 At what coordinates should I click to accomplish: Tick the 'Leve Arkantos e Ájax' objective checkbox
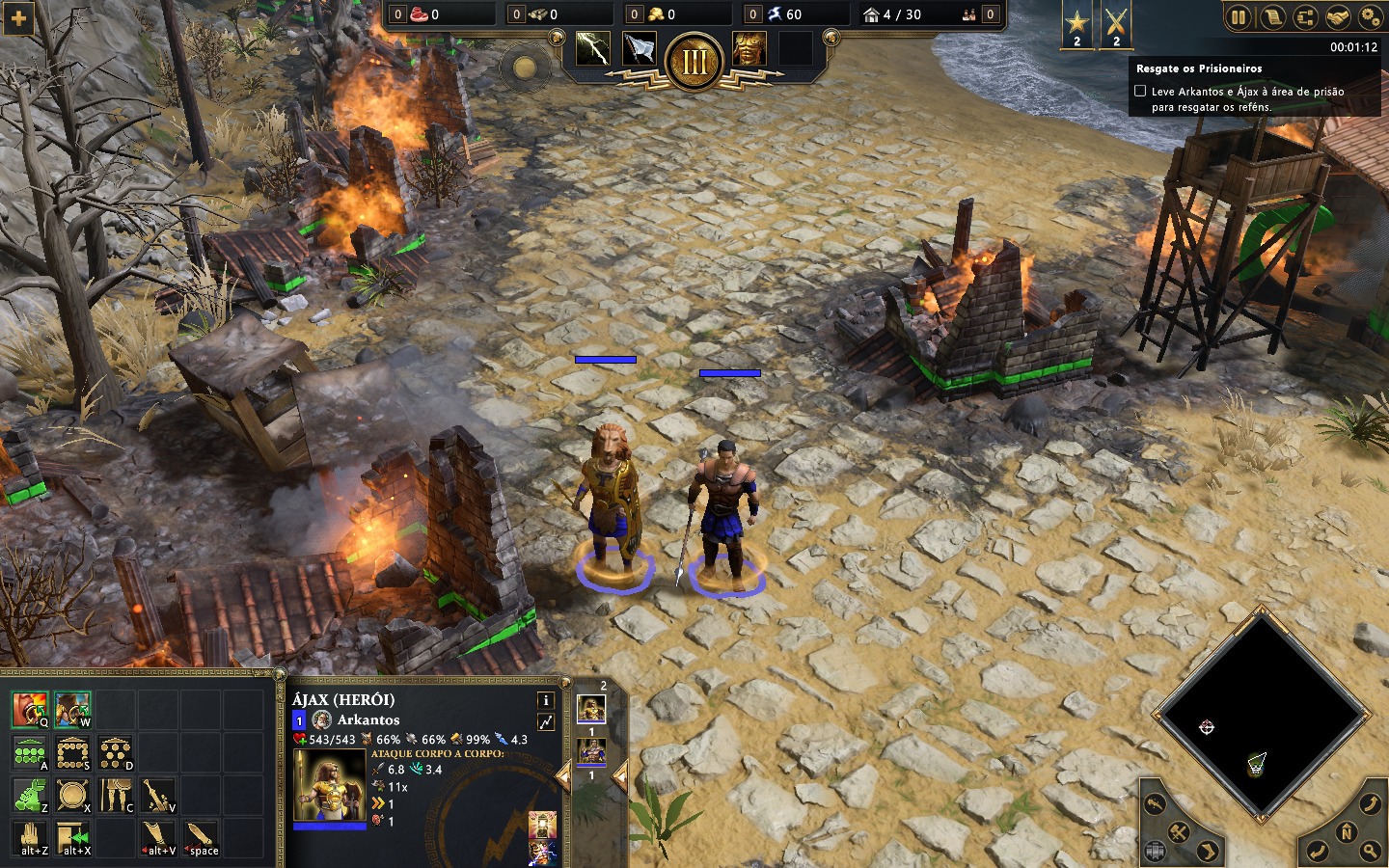click(x=1140, y=91)
